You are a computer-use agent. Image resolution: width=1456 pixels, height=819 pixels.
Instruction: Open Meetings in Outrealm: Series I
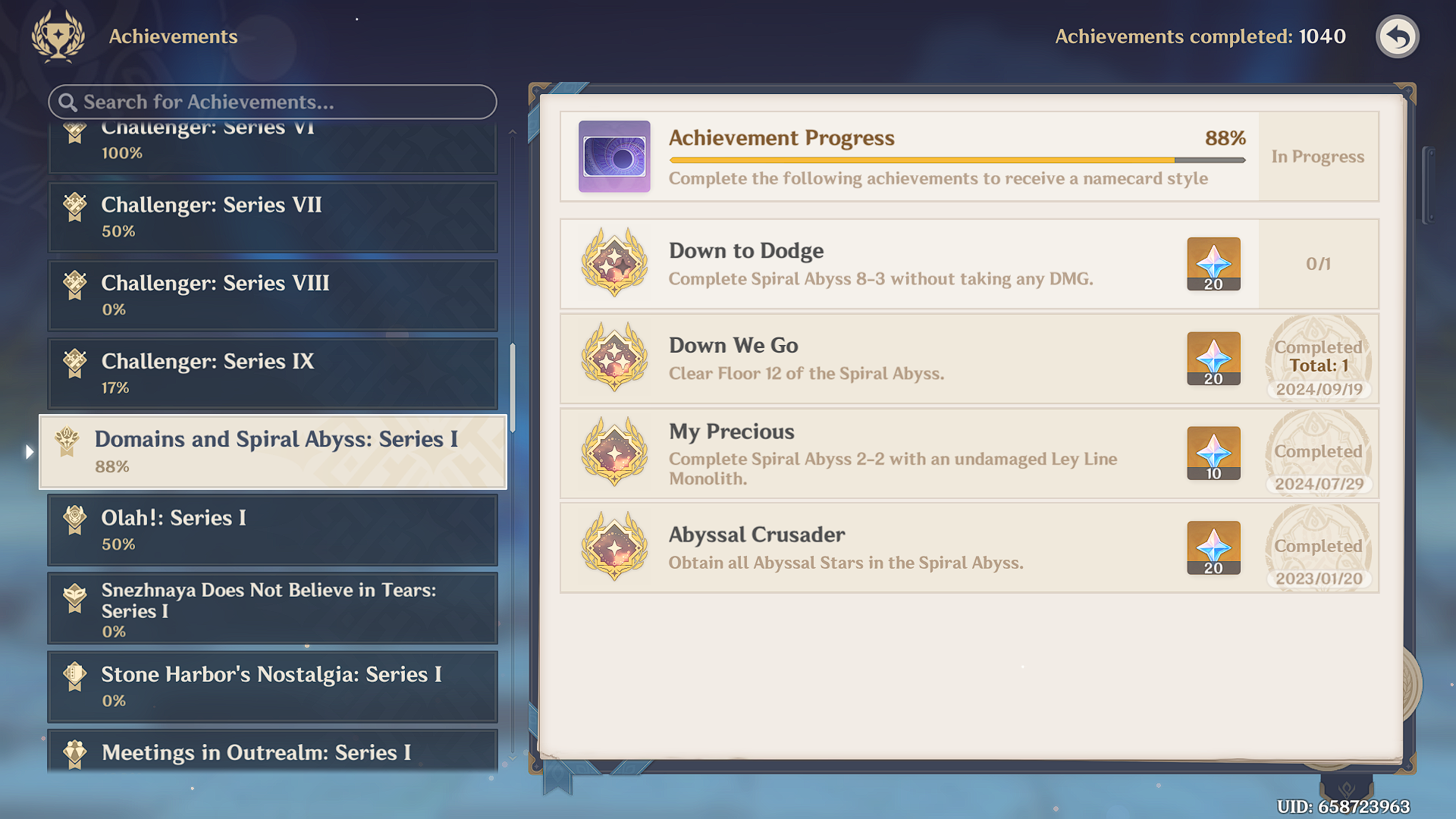pyautogui.click(x=273, y=753)
